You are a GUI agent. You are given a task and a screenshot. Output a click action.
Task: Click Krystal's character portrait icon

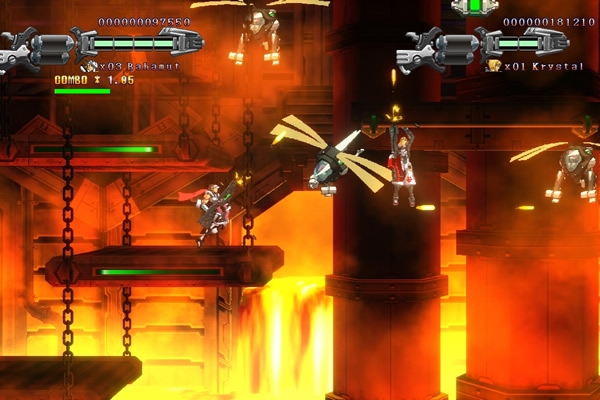tap(493, 66)
